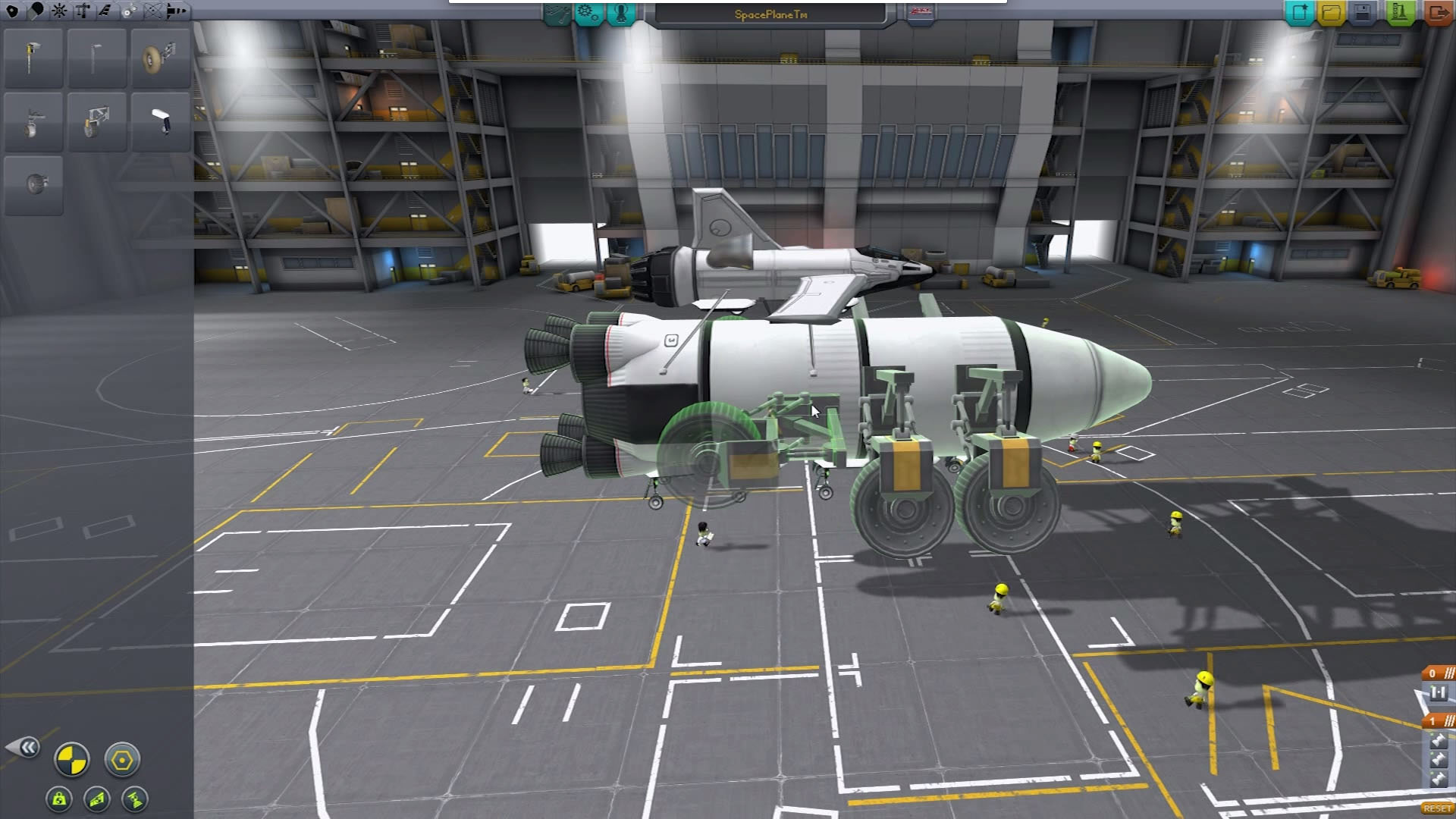
Task: Edit the SpacePlane vessel name field
Action: [x=770, y=14]
